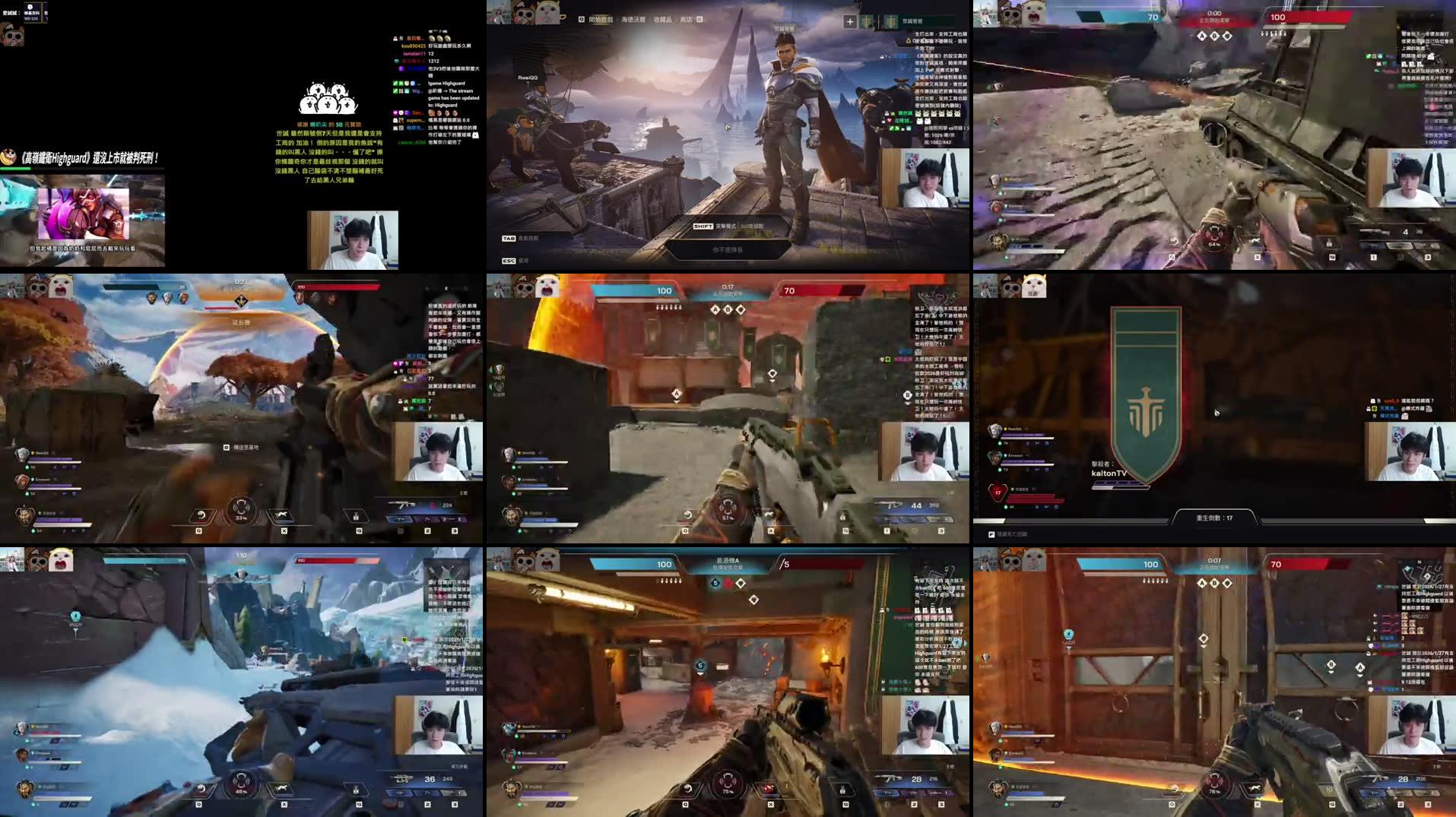This screenshot has height=817, width=1456.
Task: Open the 收藏品 collection tab
Action: click(x=663, y=18)
